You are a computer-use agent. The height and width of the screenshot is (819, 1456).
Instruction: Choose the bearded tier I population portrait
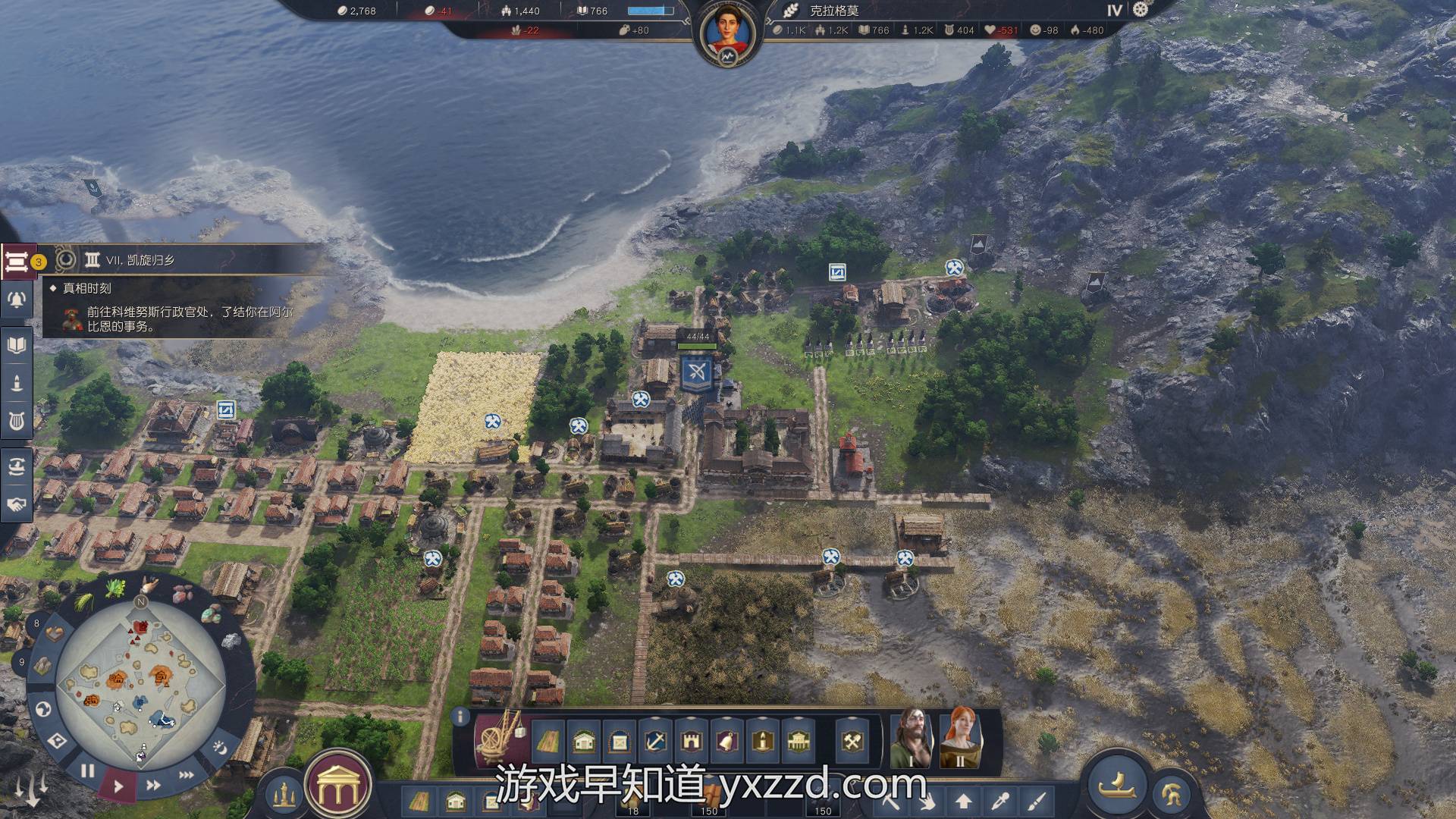pyautogui.click(x=914, y=737)
